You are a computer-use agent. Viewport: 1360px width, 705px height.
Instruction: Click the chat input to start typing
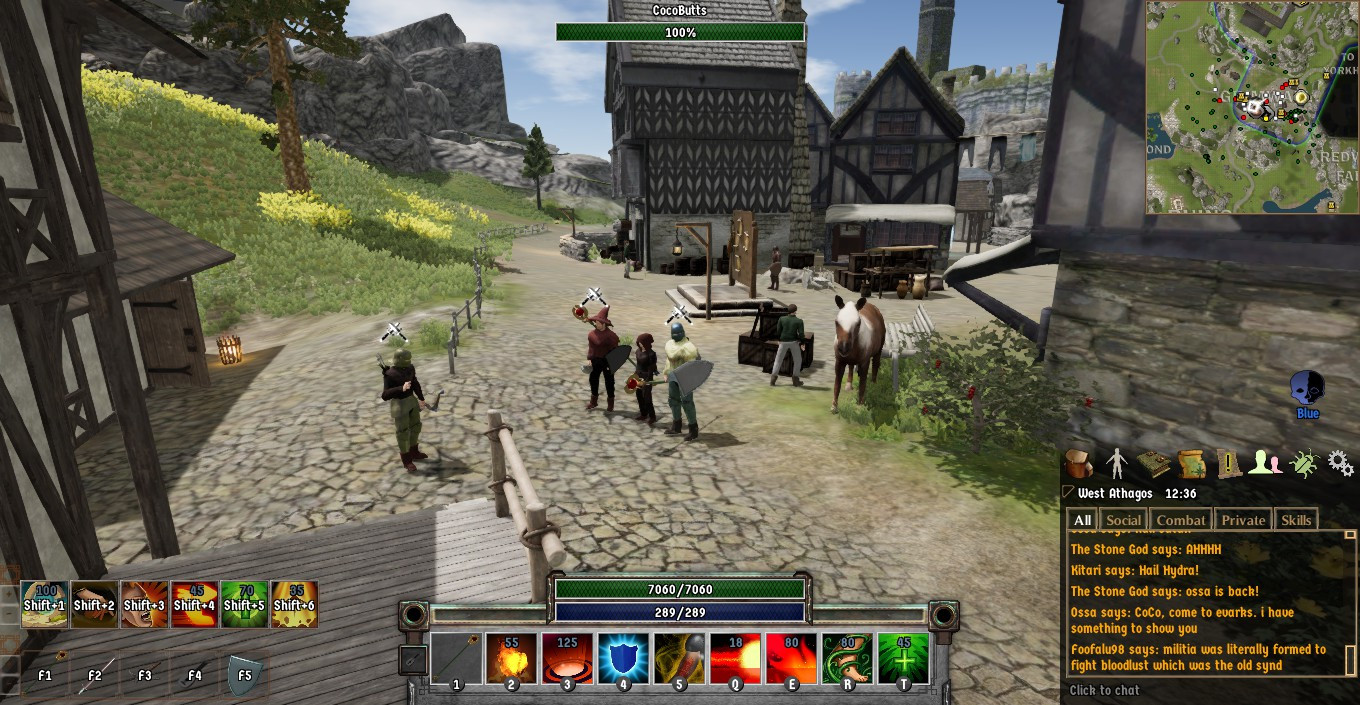(x=1200, y=690)
